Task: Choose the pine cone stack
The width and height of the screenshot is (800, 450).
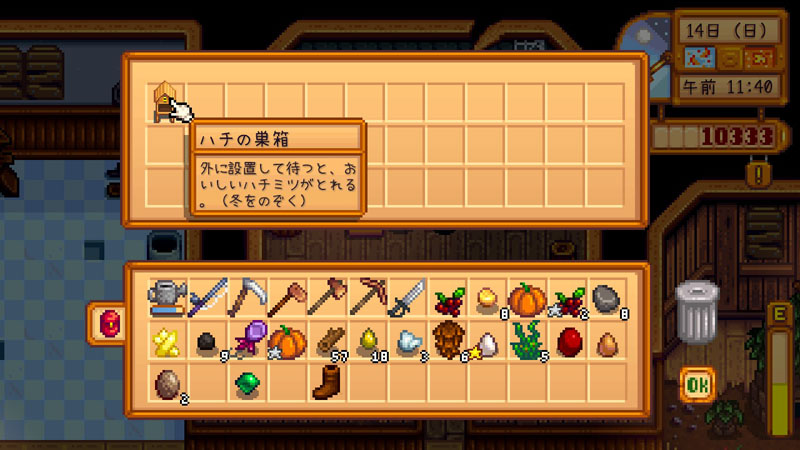Action: pyautogui.click(x=447, y=340)
